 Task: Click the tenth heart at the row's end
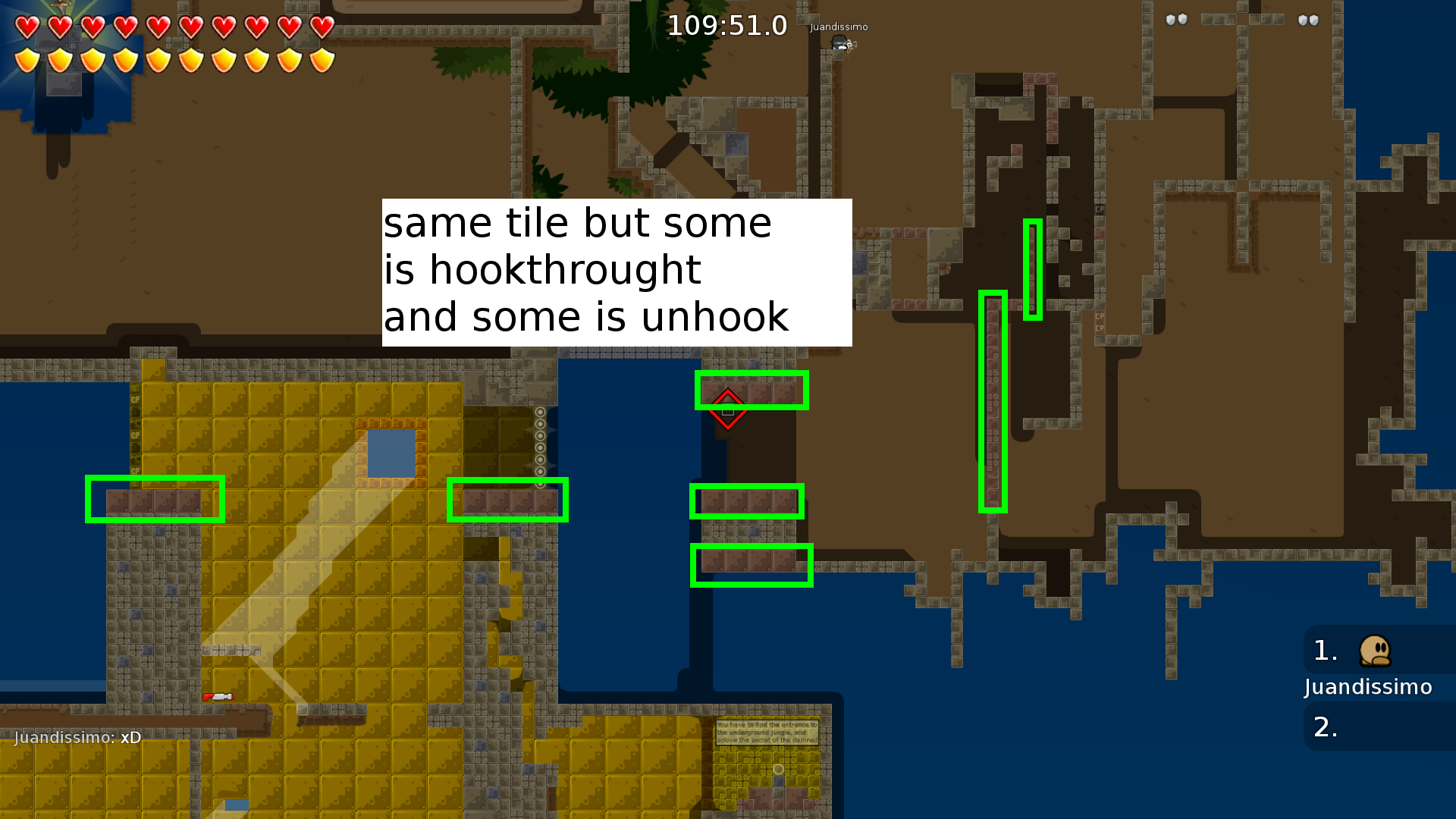322,27
